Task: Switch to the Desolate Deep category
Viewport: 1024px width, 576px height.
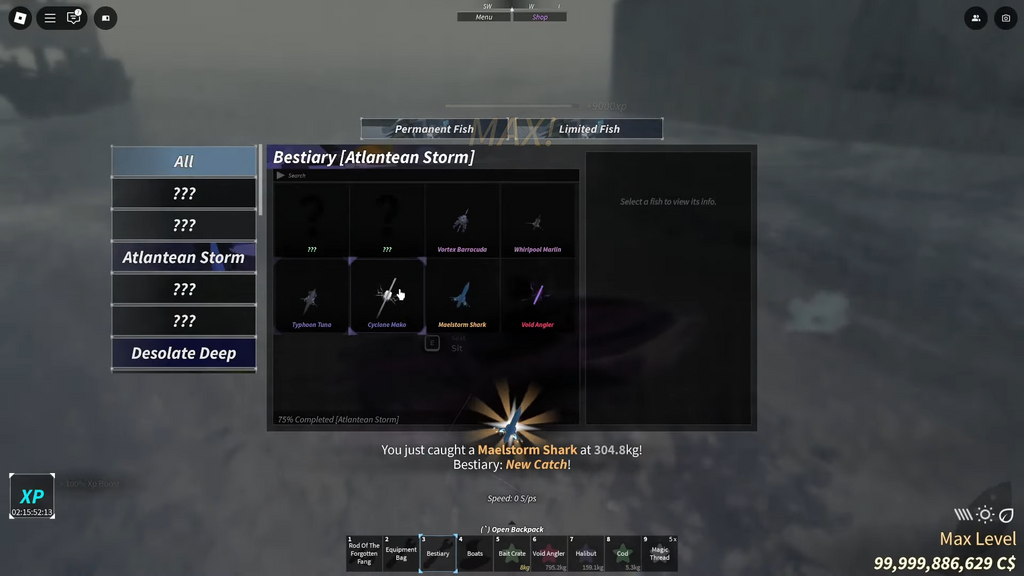Action: pyautogui.click(x=184, y=353)
